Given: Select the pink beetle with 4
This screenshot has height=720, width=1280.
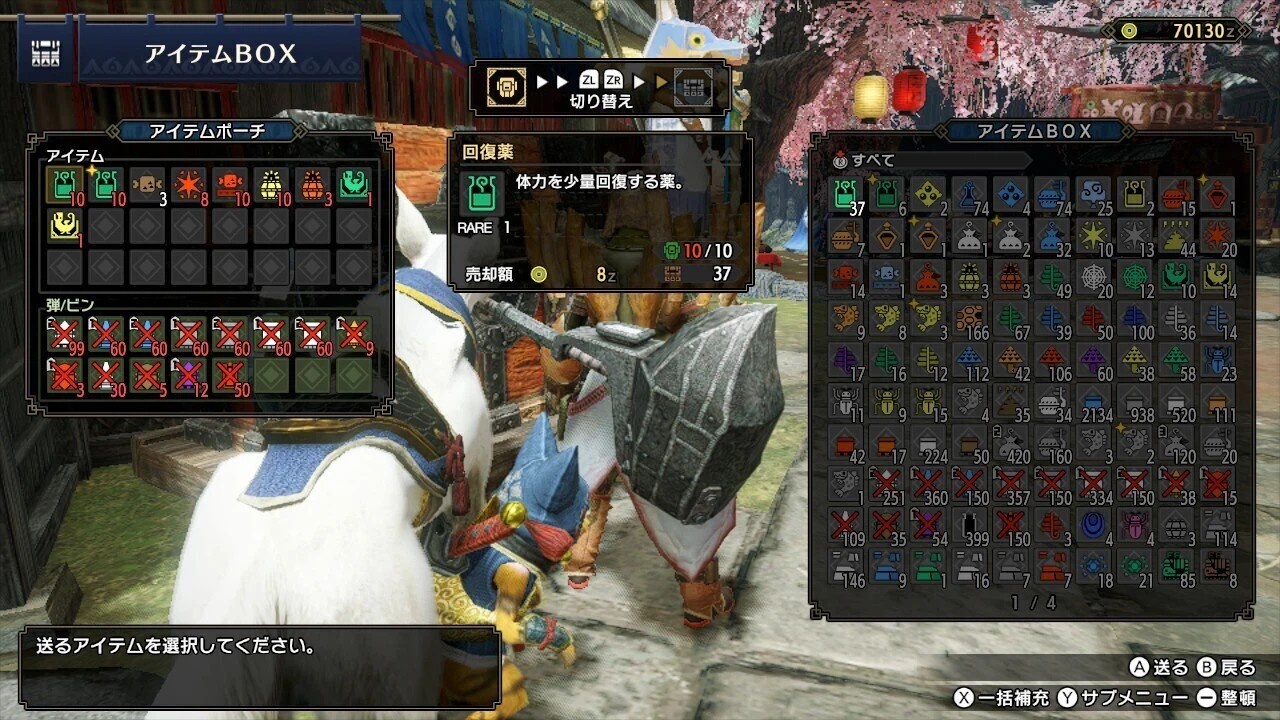Looking at the screenshot, I should coord(1134,524).
